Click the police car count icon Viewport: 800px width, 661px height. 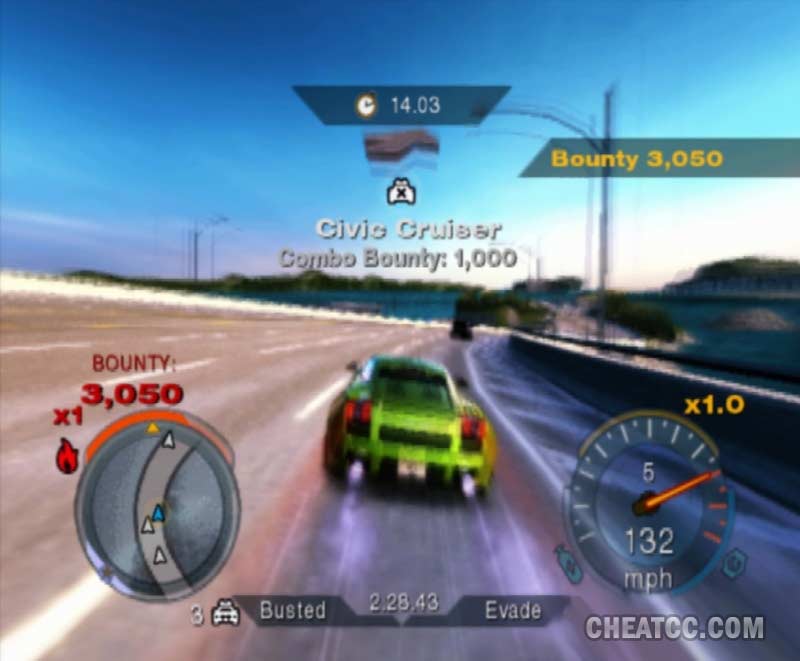(224, 613)
